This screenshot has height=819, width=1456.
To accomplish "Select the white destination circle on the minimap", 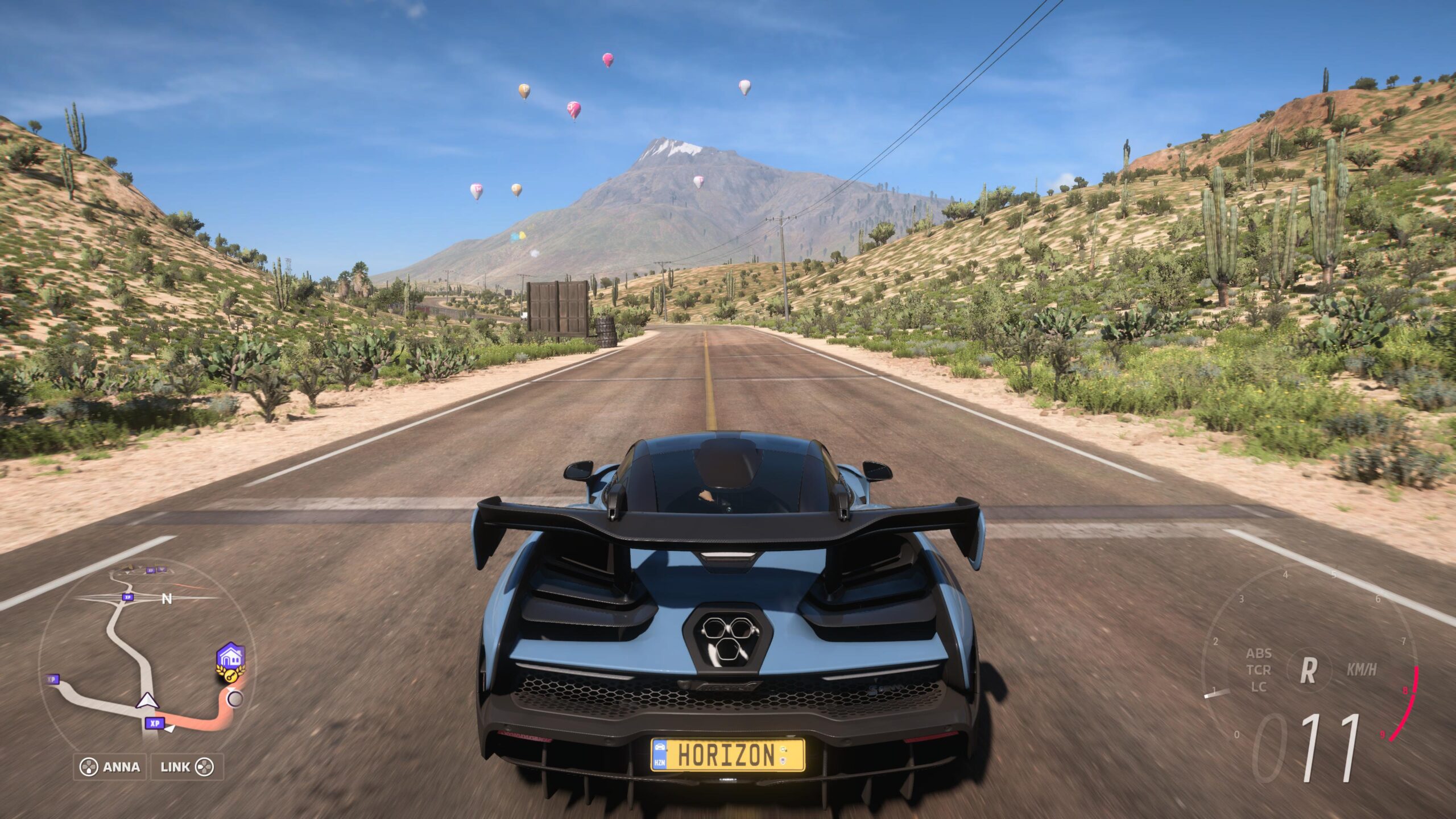I will click(235, 698).
